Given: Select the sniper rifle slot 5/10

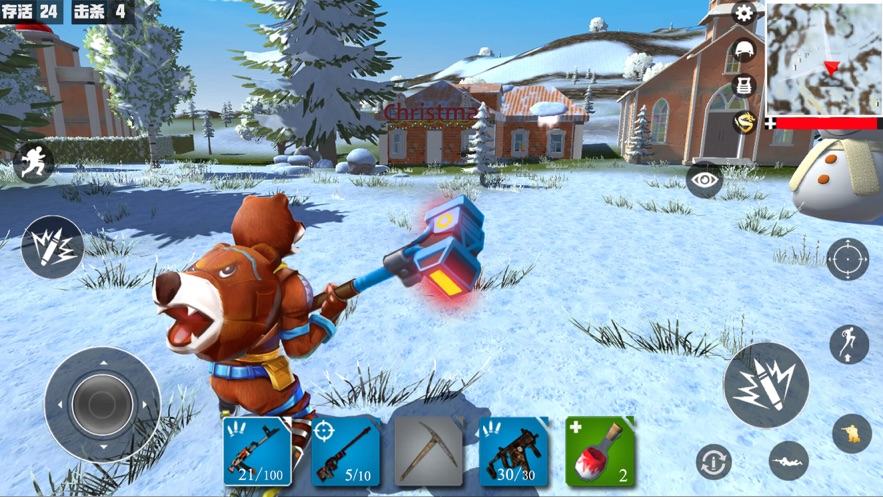Looking at the screenshot, I should coord(345,452).
